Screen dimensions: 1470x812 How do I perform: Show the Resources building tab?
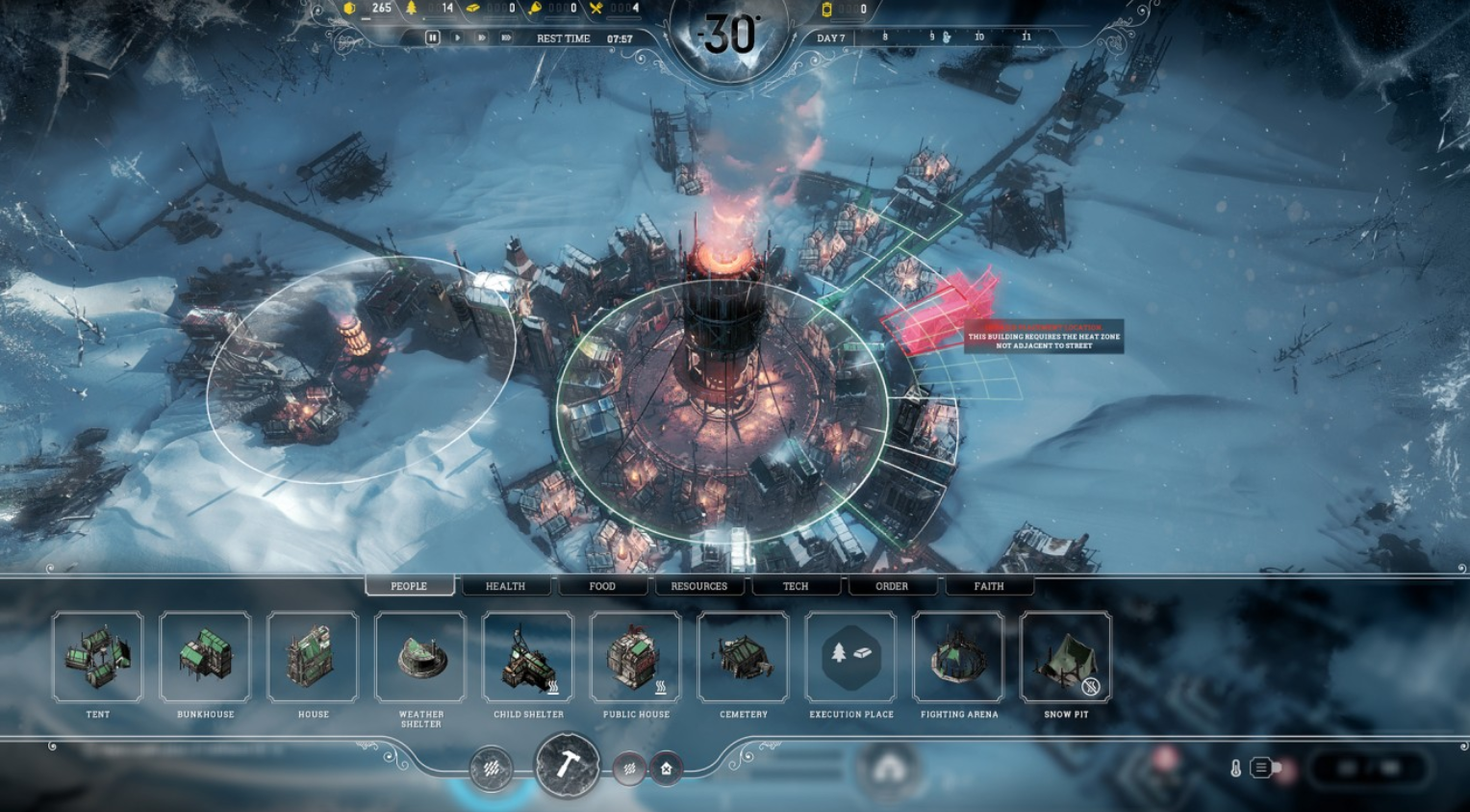coord(698,586)
